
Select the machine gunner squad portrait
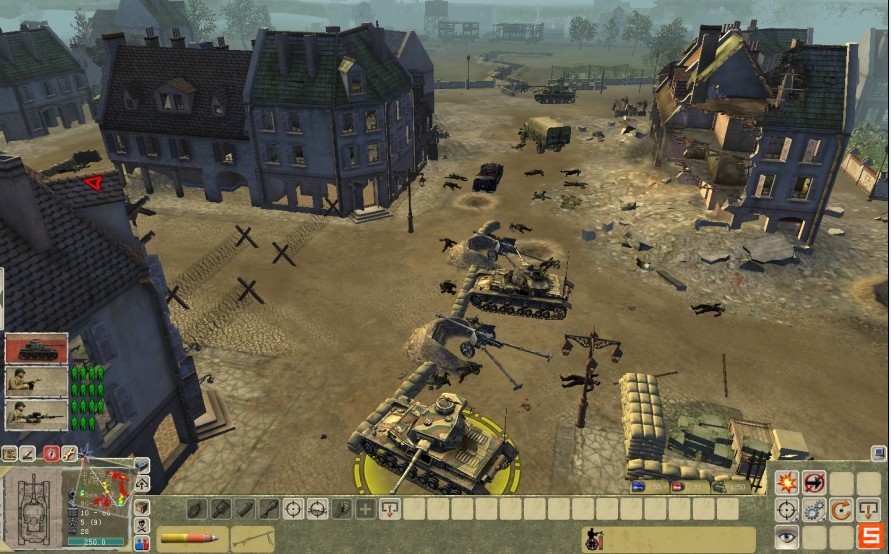click(37, 414)
